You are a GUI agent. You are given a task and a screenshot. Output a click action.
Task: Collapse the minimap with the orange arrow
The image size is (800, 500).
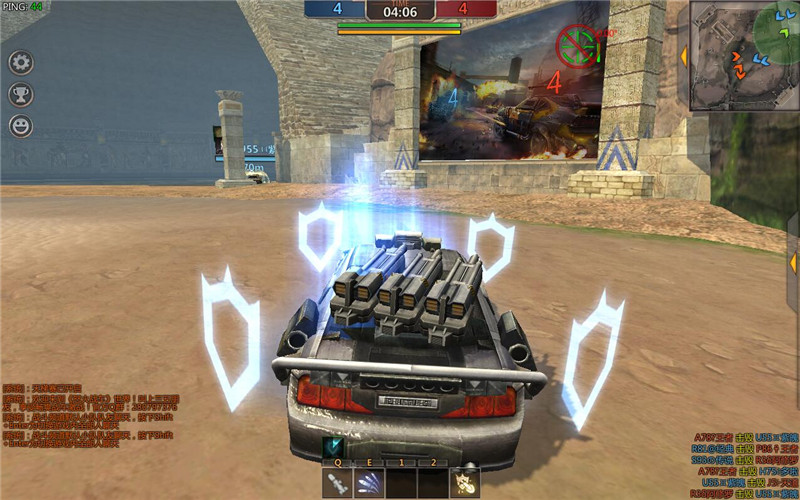point(684,56)
